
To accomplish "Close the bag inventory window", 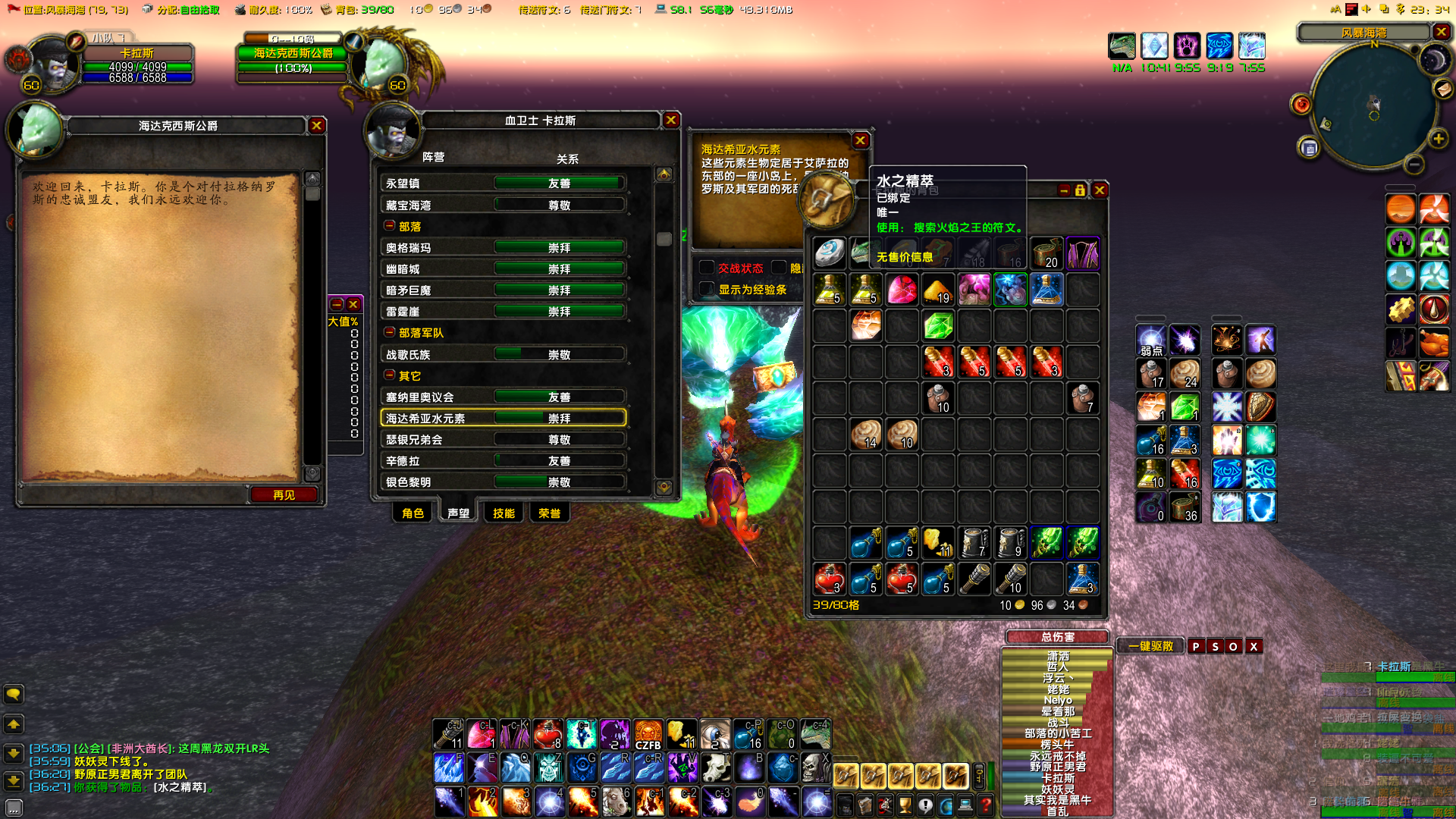I will (1100, 190).
